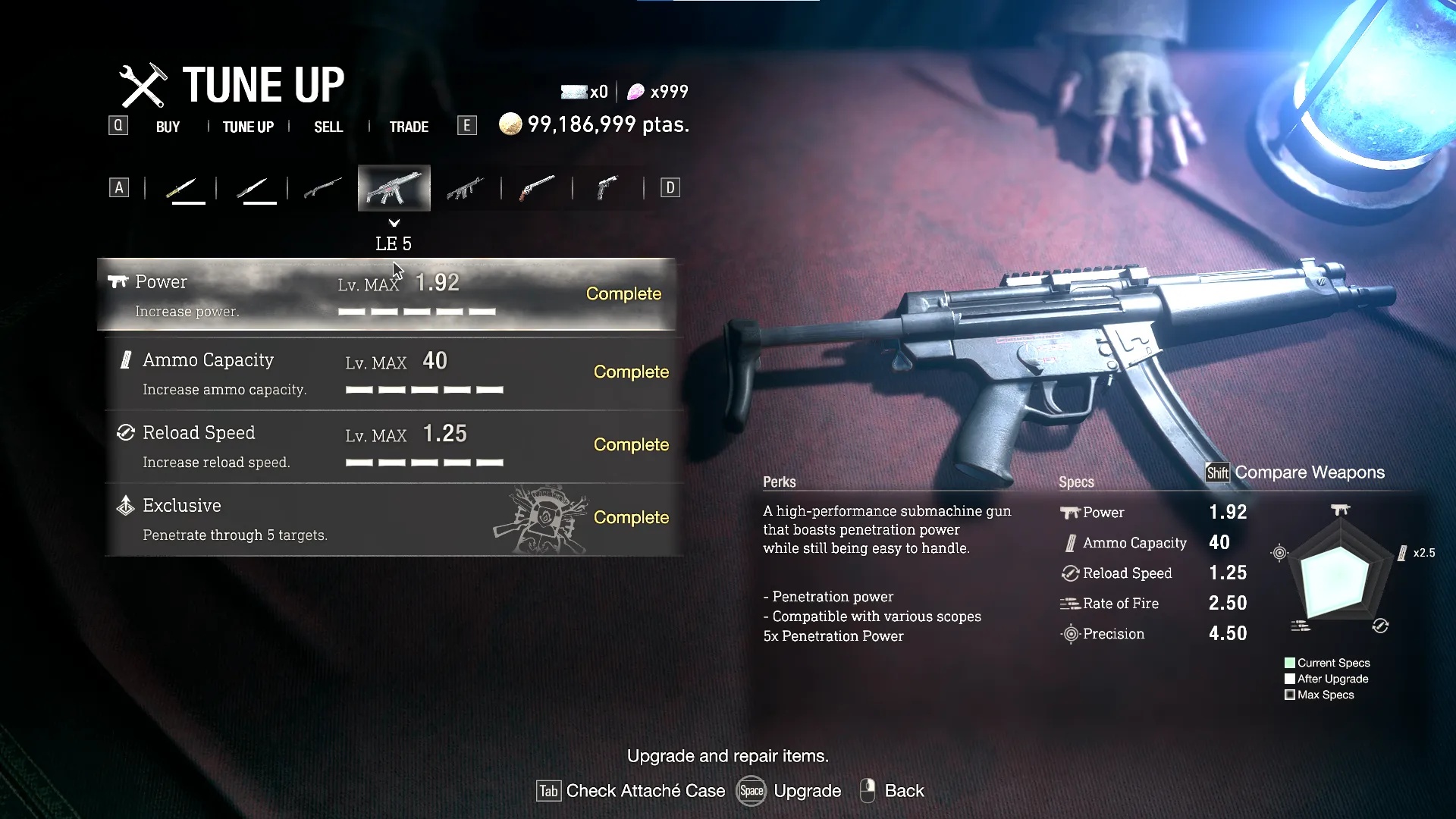This screenshot has width=1456, height=819.
Task: Open the SELL tab
Action: [328, 127]
